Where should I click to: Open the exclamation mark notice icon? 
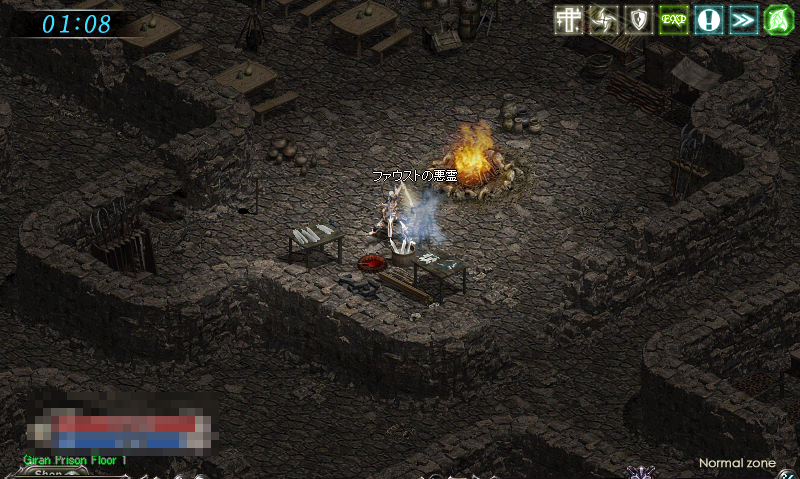(709, 20)
